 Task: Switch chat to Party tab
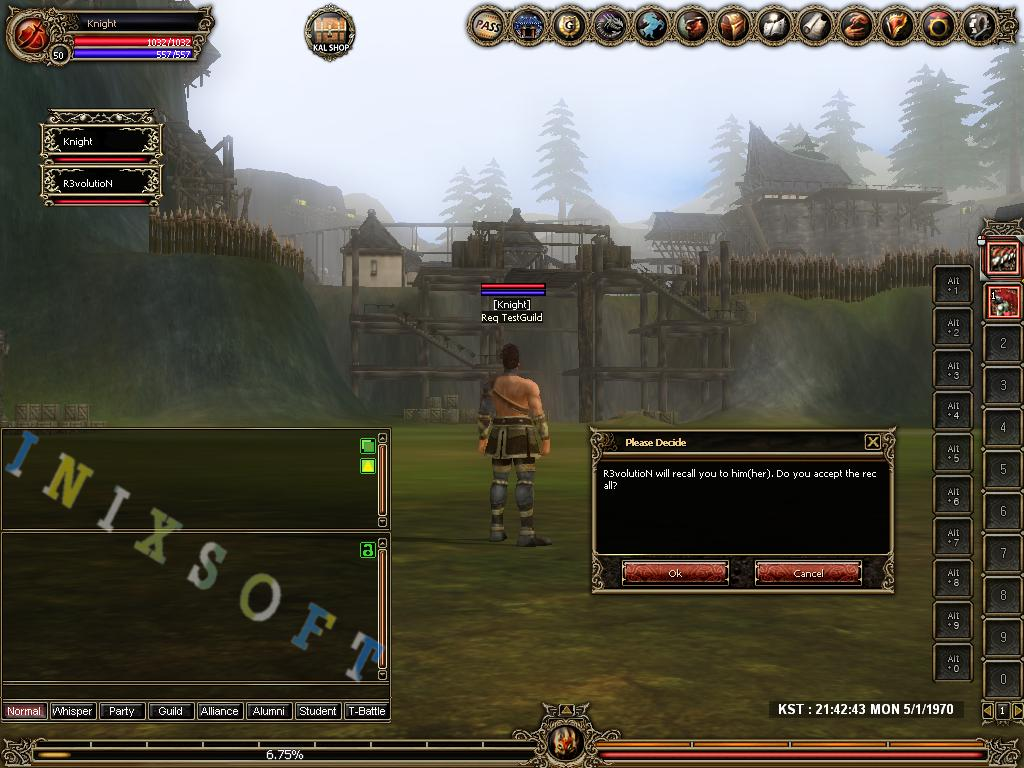(122, 711)
